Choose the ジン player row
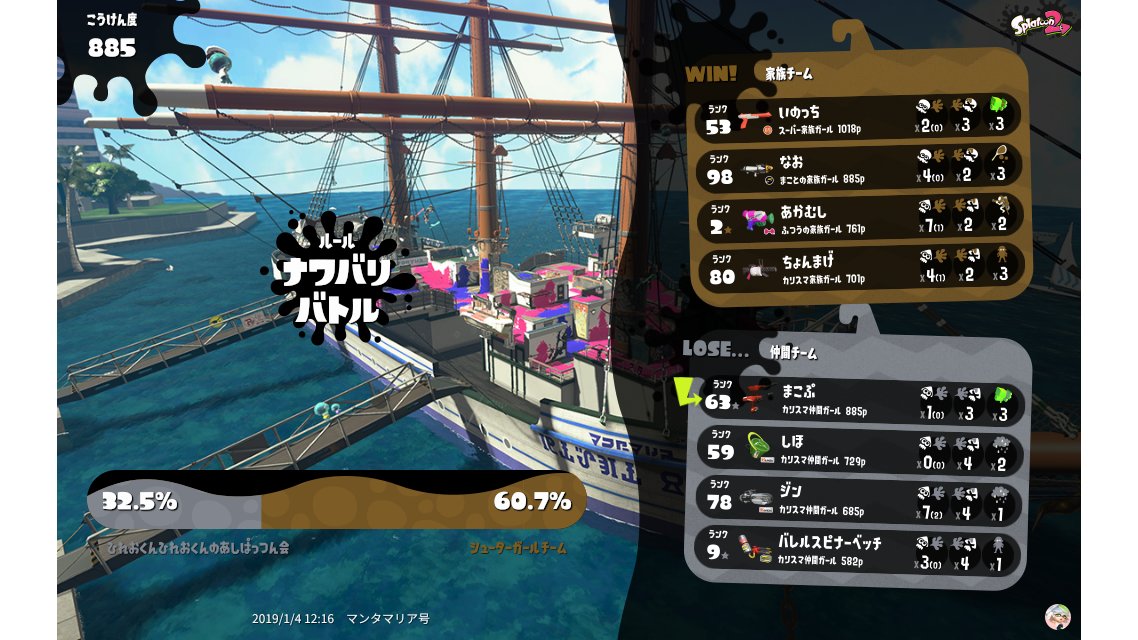 (860, 498)
